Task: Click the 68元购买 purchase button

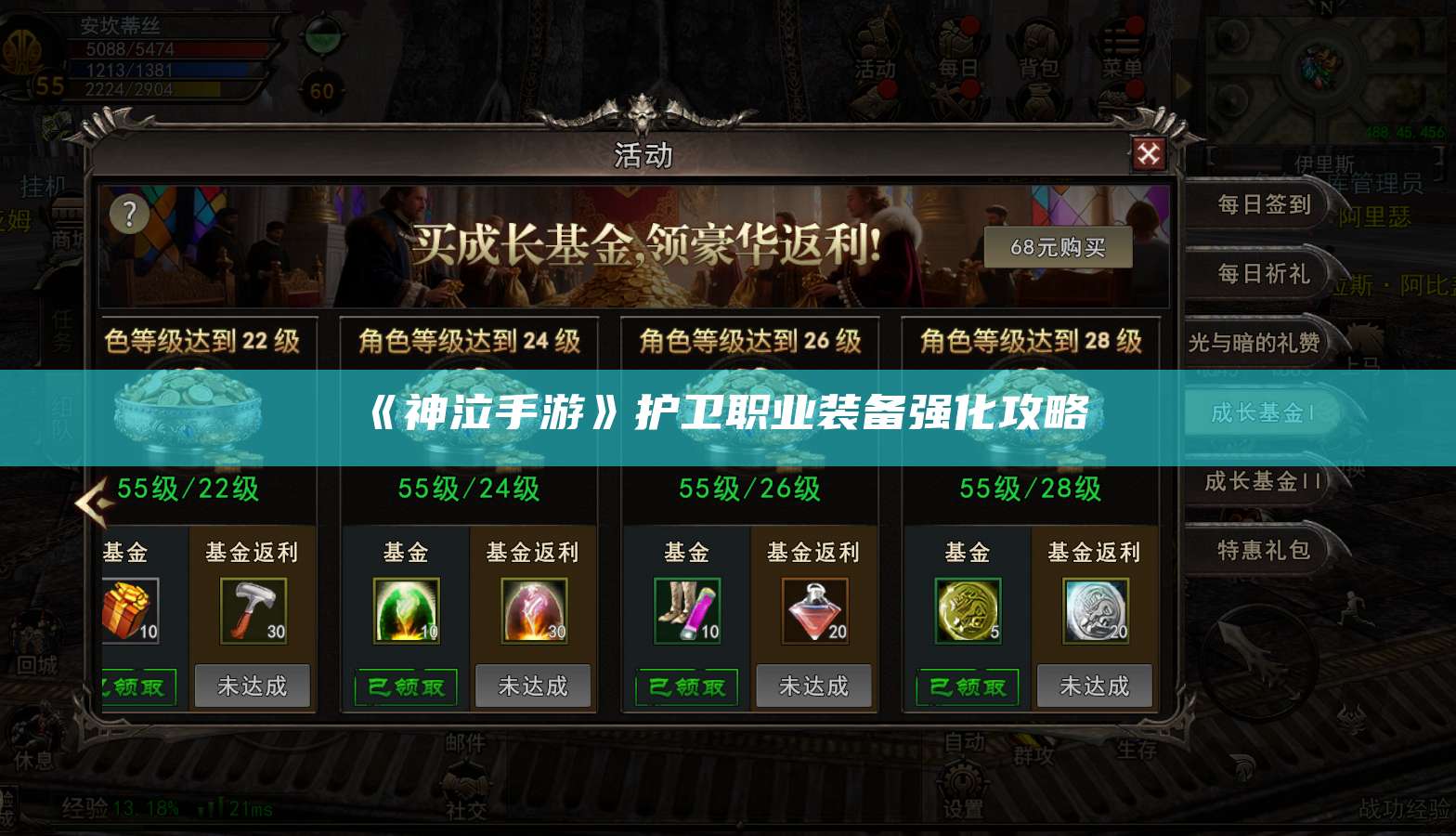Action: point(1059,248)
